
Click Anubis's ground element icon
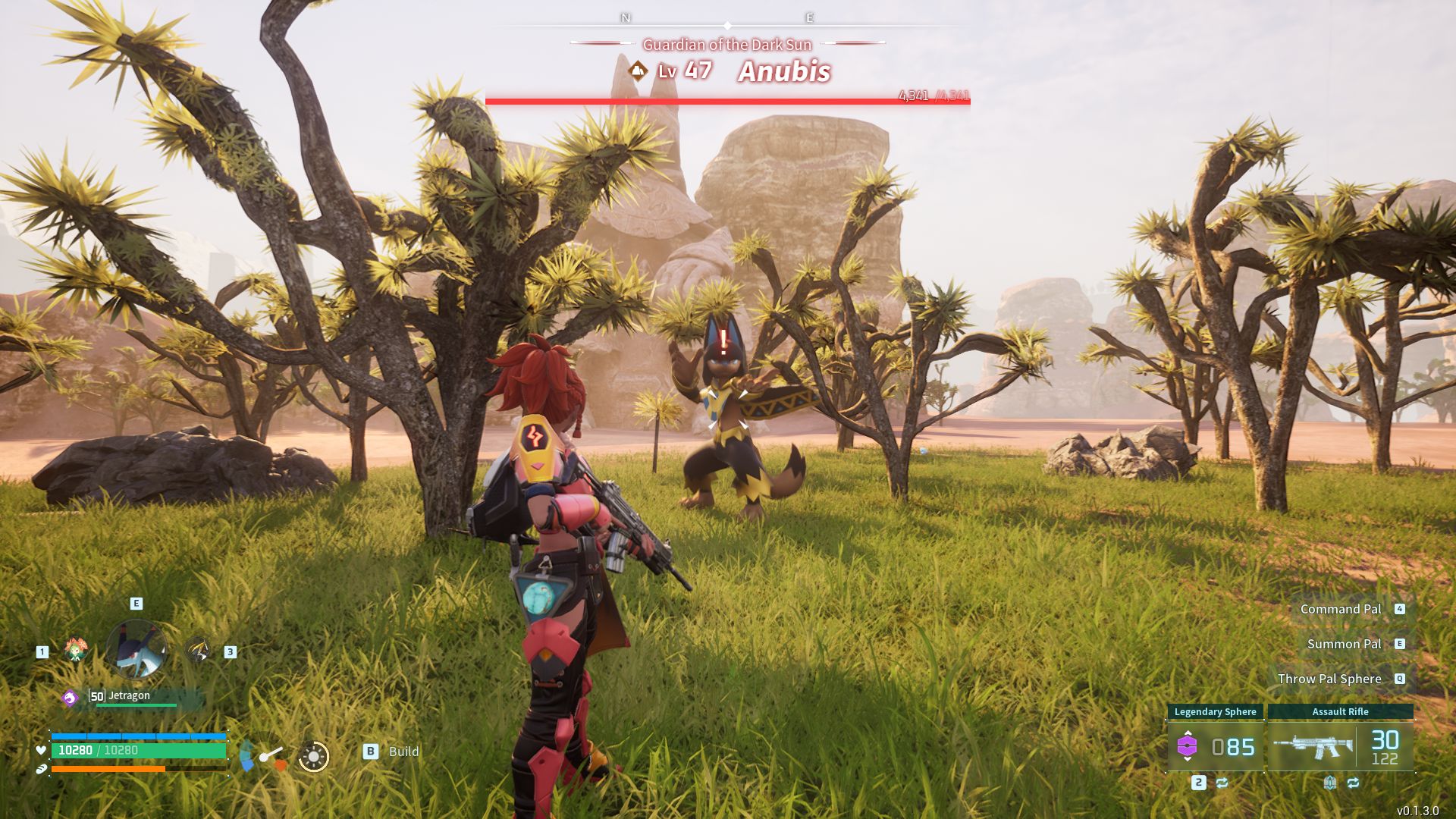(x=639, y=71)
